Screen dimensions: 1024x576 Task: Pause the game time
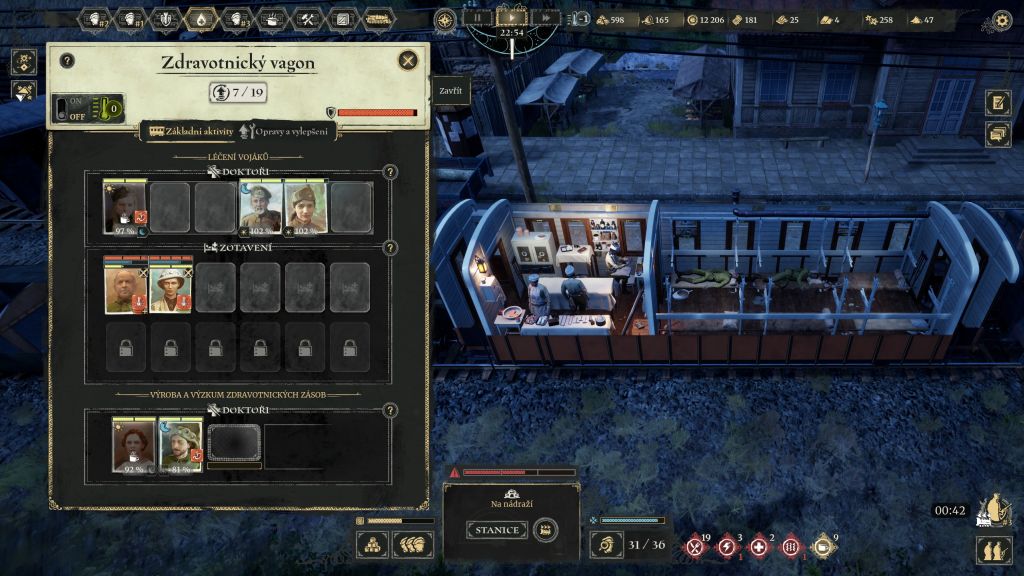(x=479, y=17)
